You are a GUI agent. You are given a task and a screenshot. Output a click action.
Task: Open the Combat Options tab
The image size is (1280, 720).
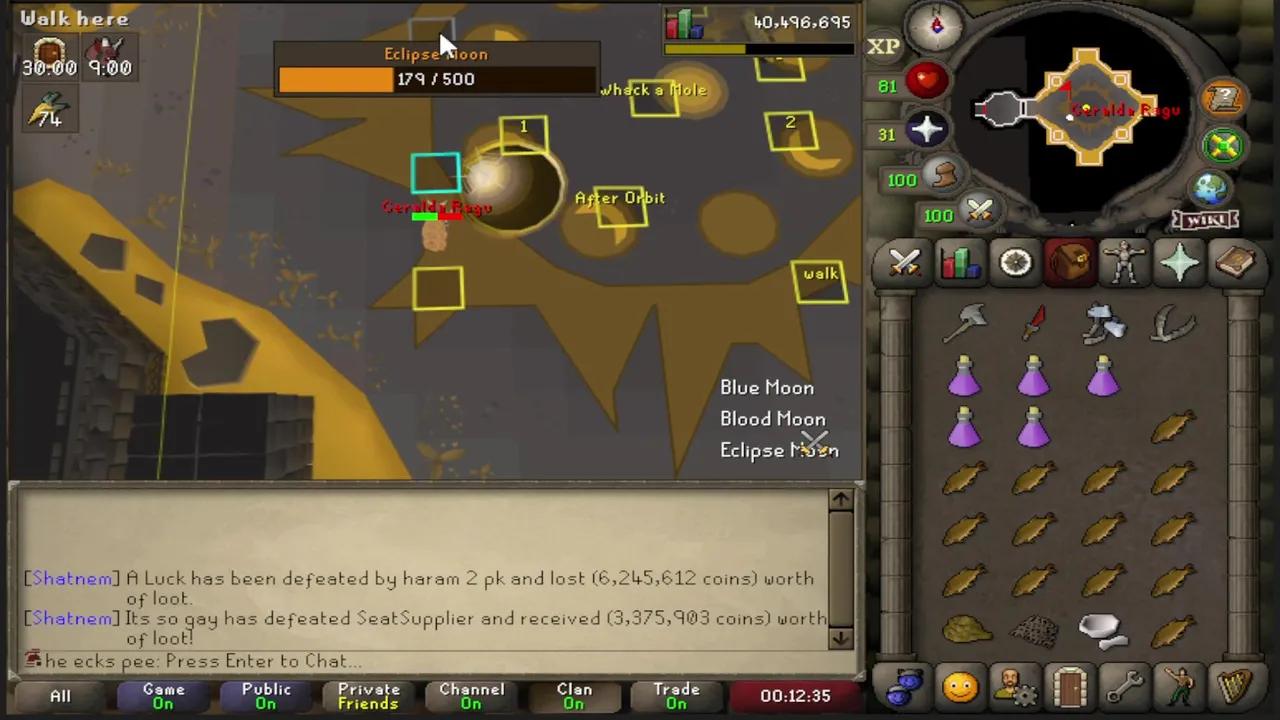[904, 262]
